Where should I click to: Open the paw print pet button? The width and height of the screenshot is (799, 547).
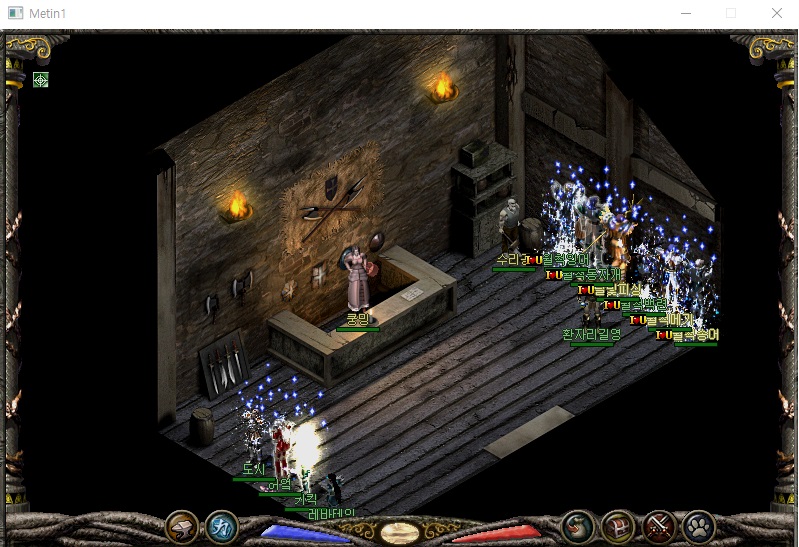click(x=697, y=526)
